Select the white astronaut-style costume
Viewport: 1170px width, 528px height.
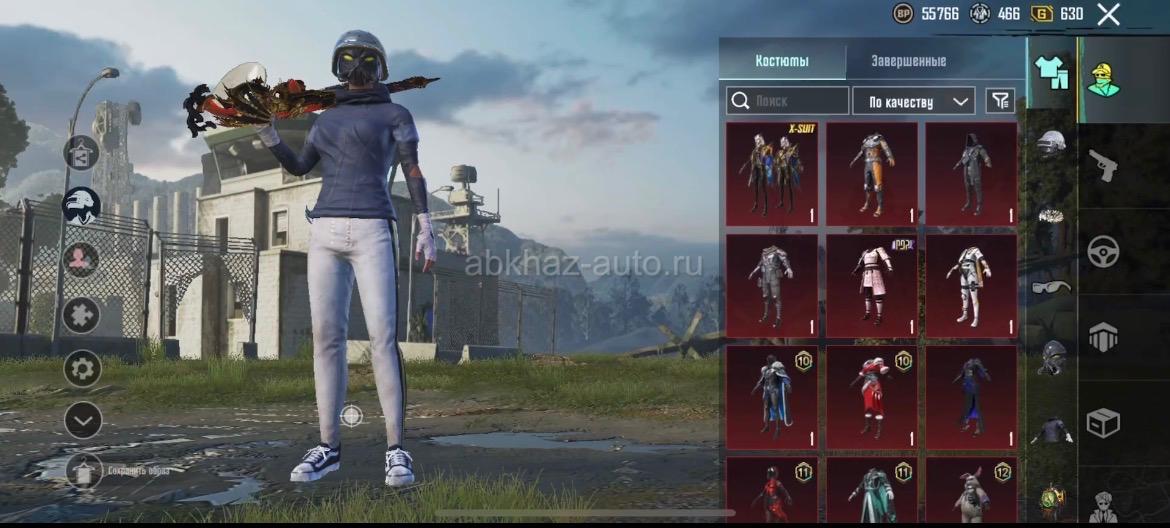point(971,286)
